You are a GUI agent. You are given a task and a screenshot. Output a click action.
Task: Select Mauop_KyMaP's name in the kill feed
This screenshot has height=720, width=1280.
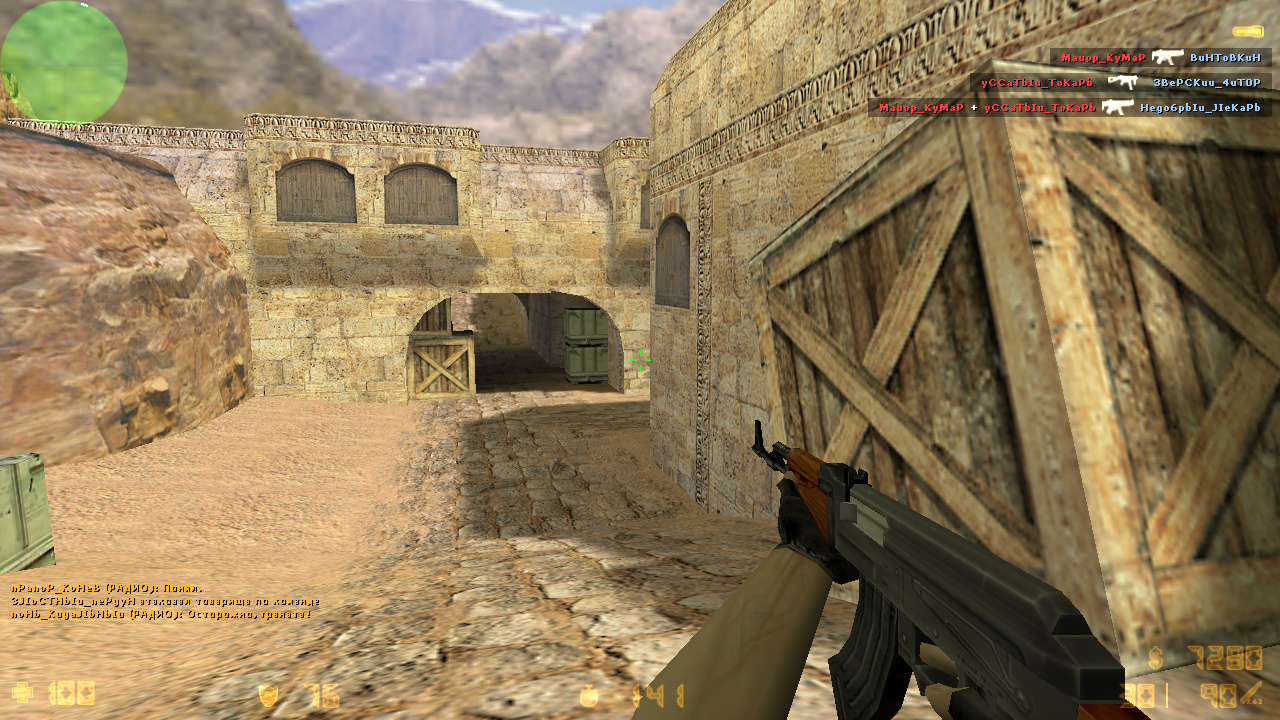click(1103, 58)
